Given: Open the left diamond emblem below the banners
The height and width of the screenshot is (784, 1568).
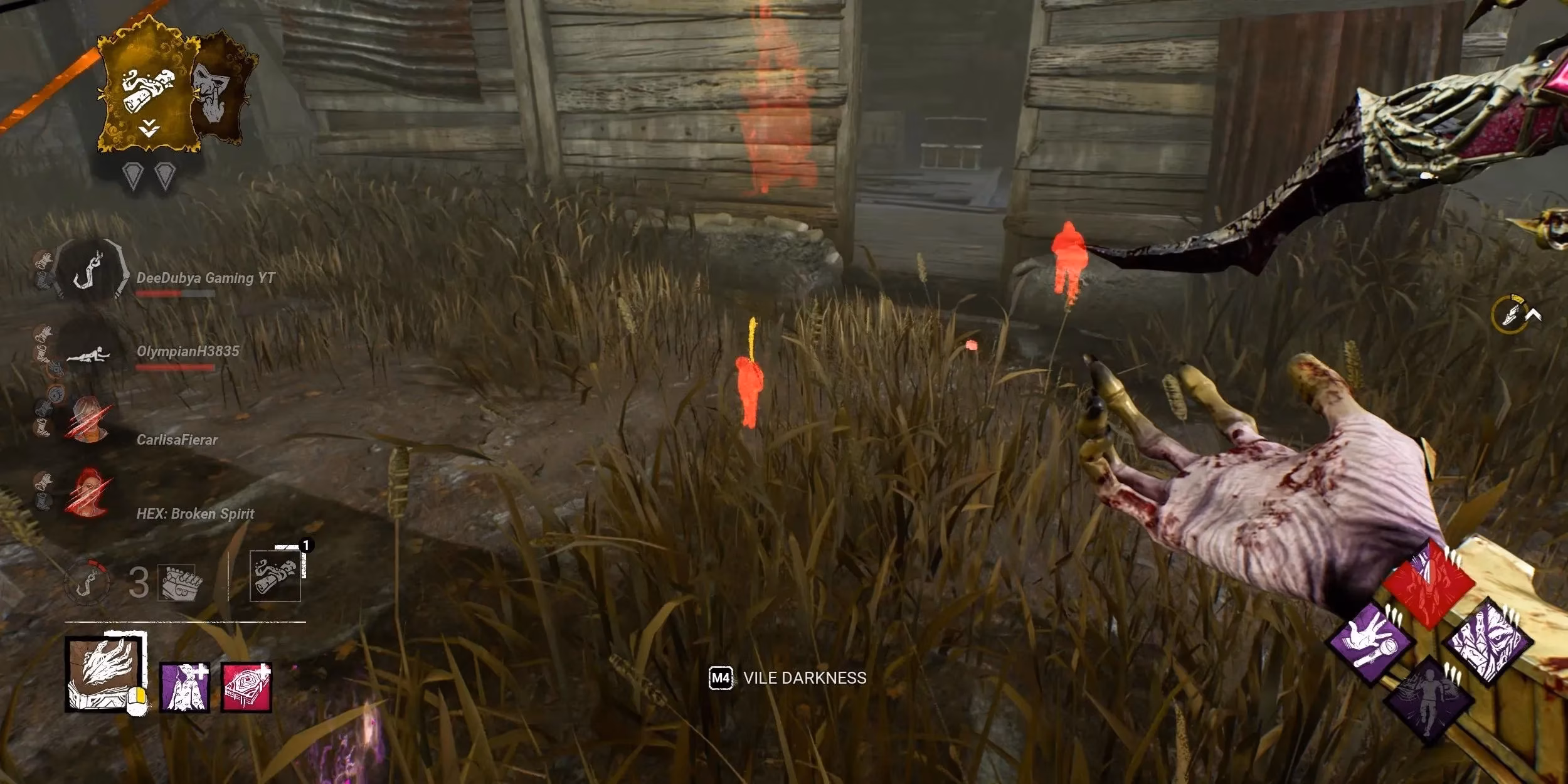Looking at the screenshot, I should click(x=132, y=175).
